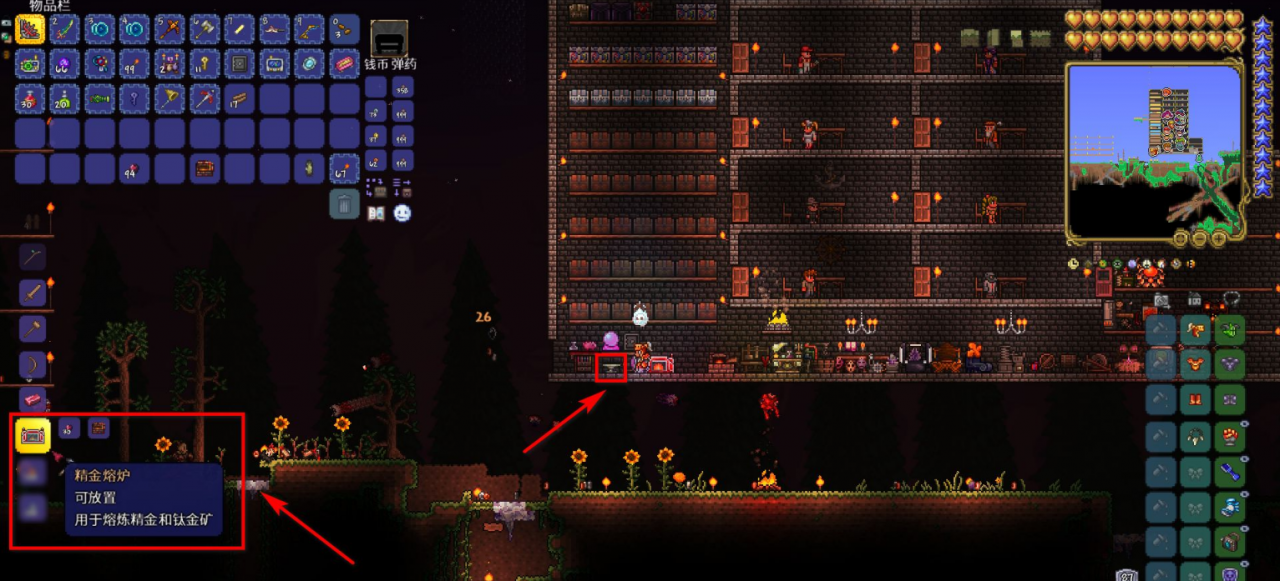Select the red pickaxe inventory slot
Viewport: 1280px width, 581px height.
204,99
